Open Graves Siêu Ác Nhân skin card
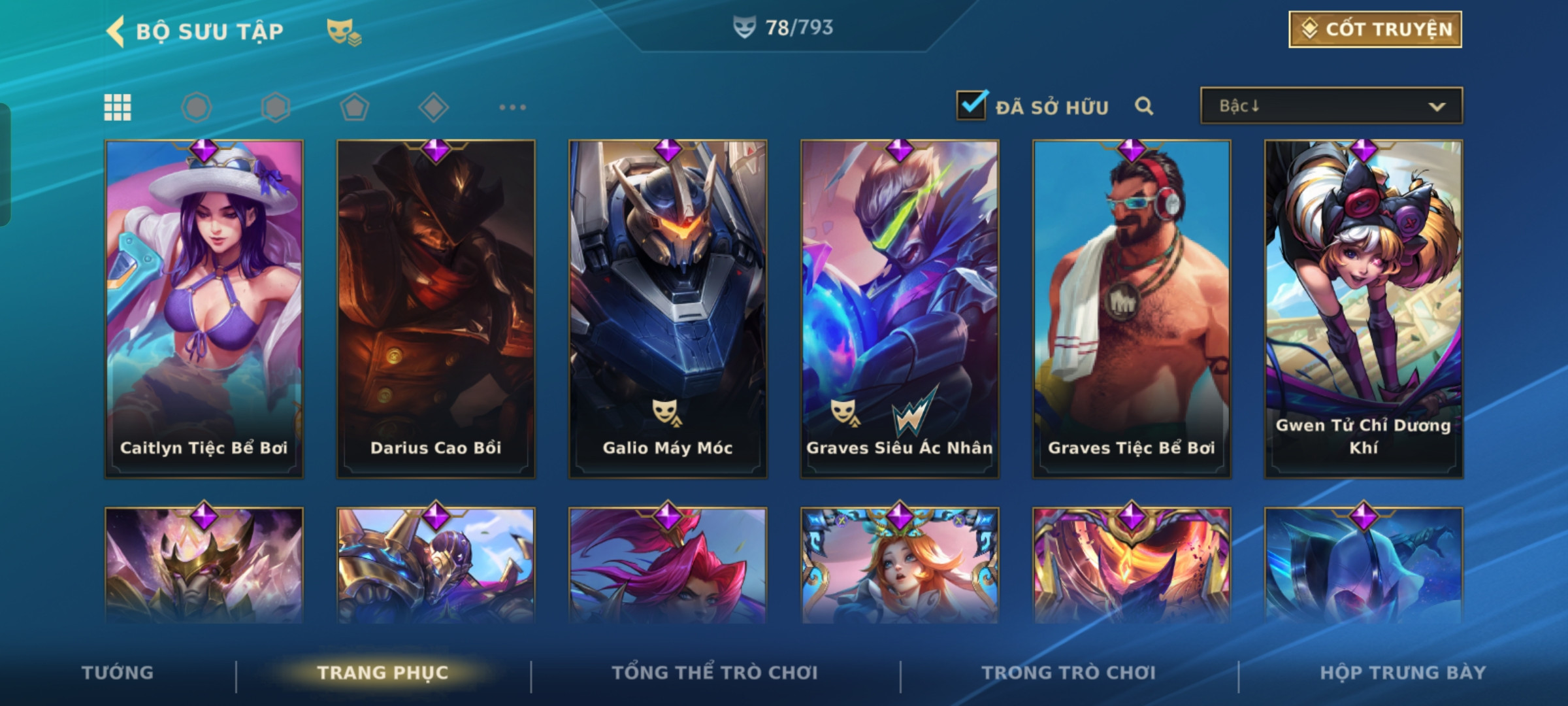 click(x=900, y=309)
